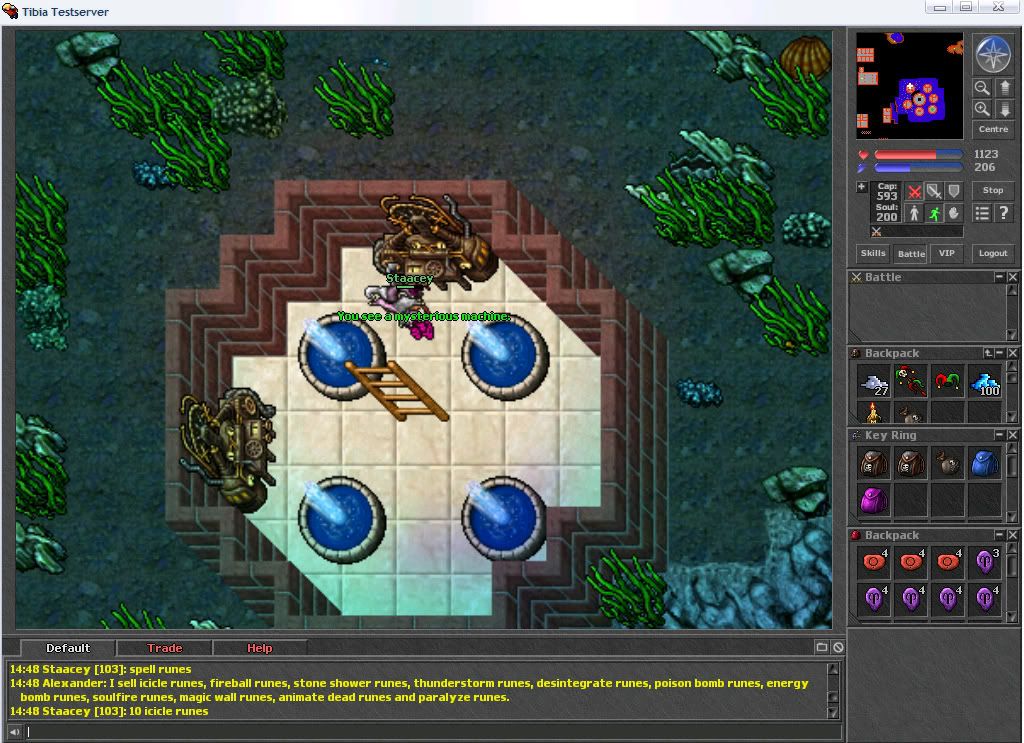Select the blue backpack in Key Ring
This screenshot has height=743, width=1024.
pyautogui.click(x=985, y=462)
